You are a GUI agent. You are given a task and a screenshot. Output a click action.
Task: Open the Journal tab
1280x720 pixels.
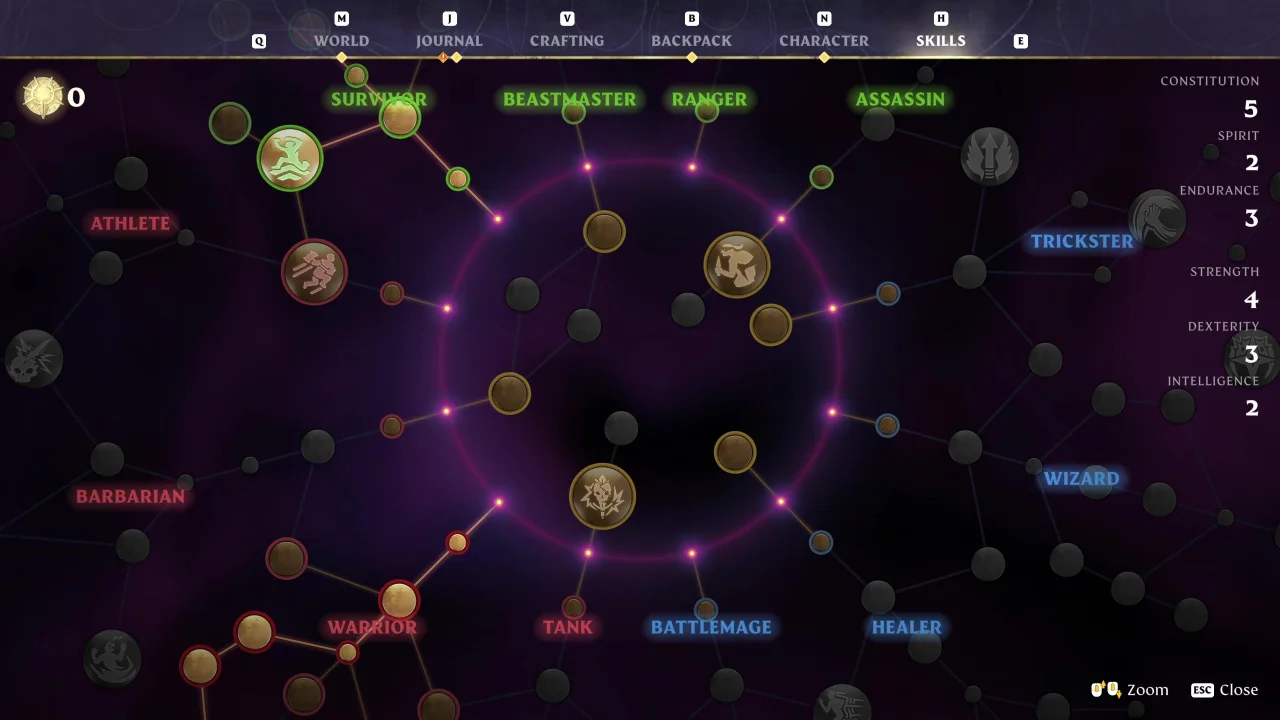[449, 41]
